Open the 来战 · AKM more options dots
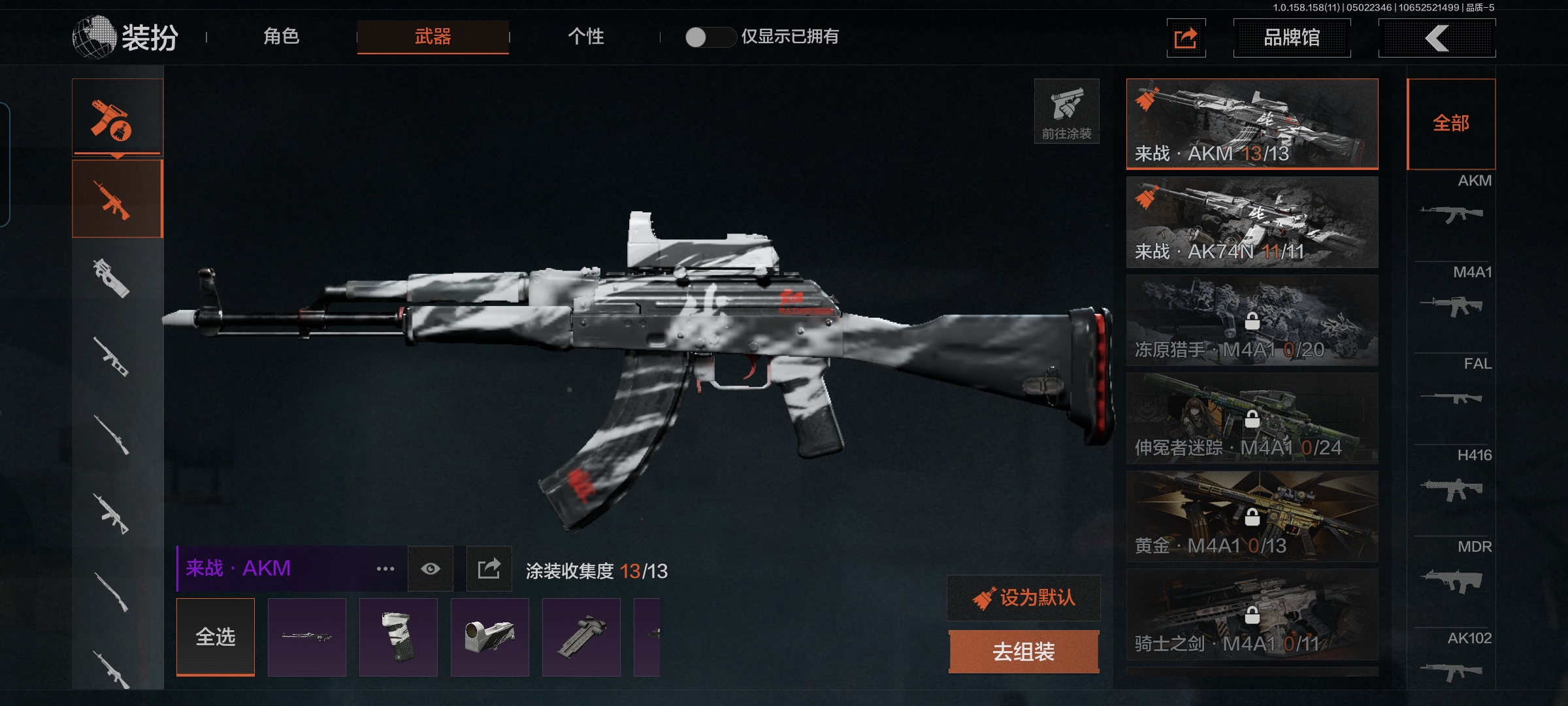1568x706 pixels. coord(385,569)
